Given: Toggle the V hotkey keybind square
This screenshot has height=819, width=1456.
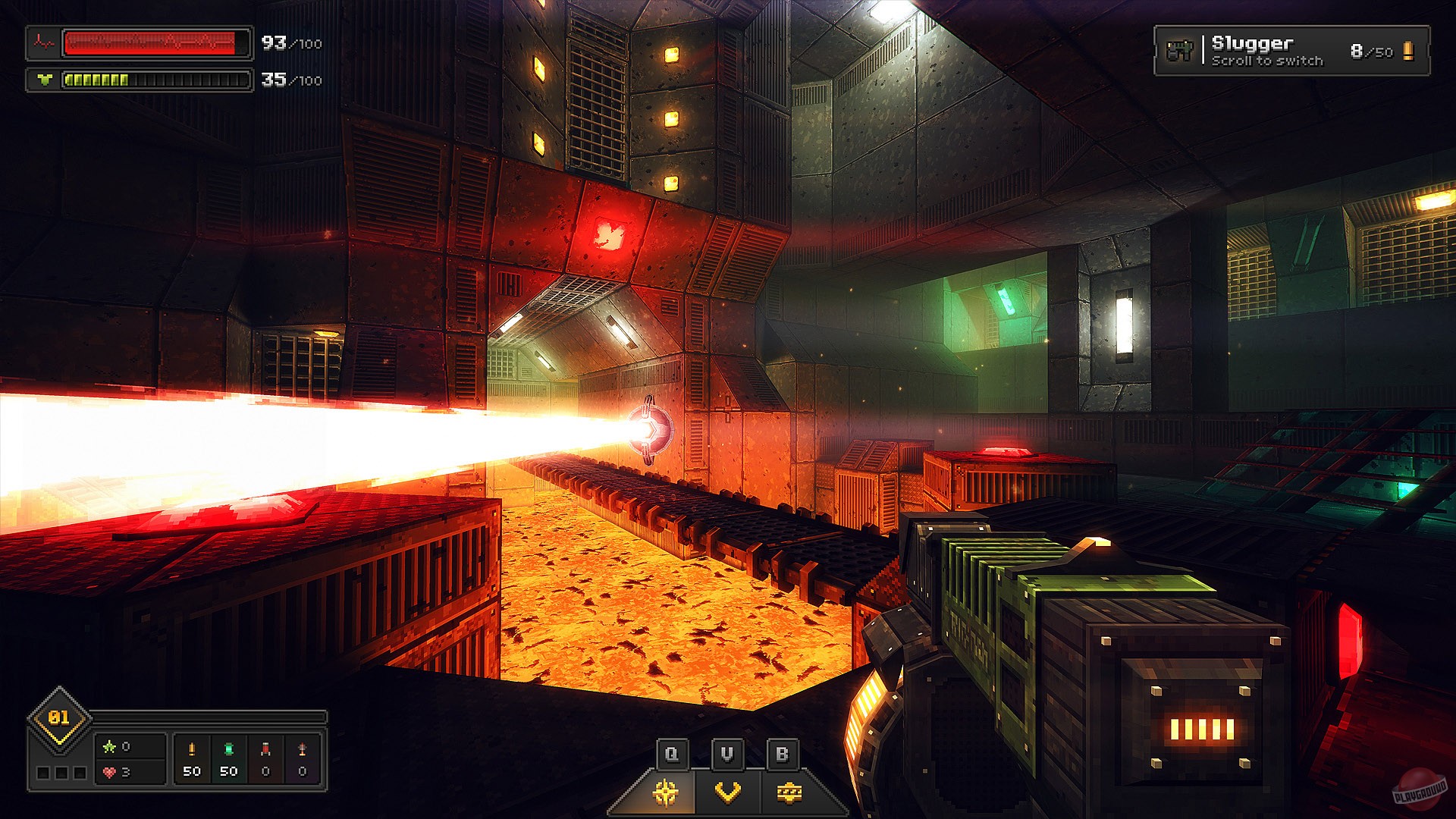Looking at the screenshot, I should [x=726, y=754].
